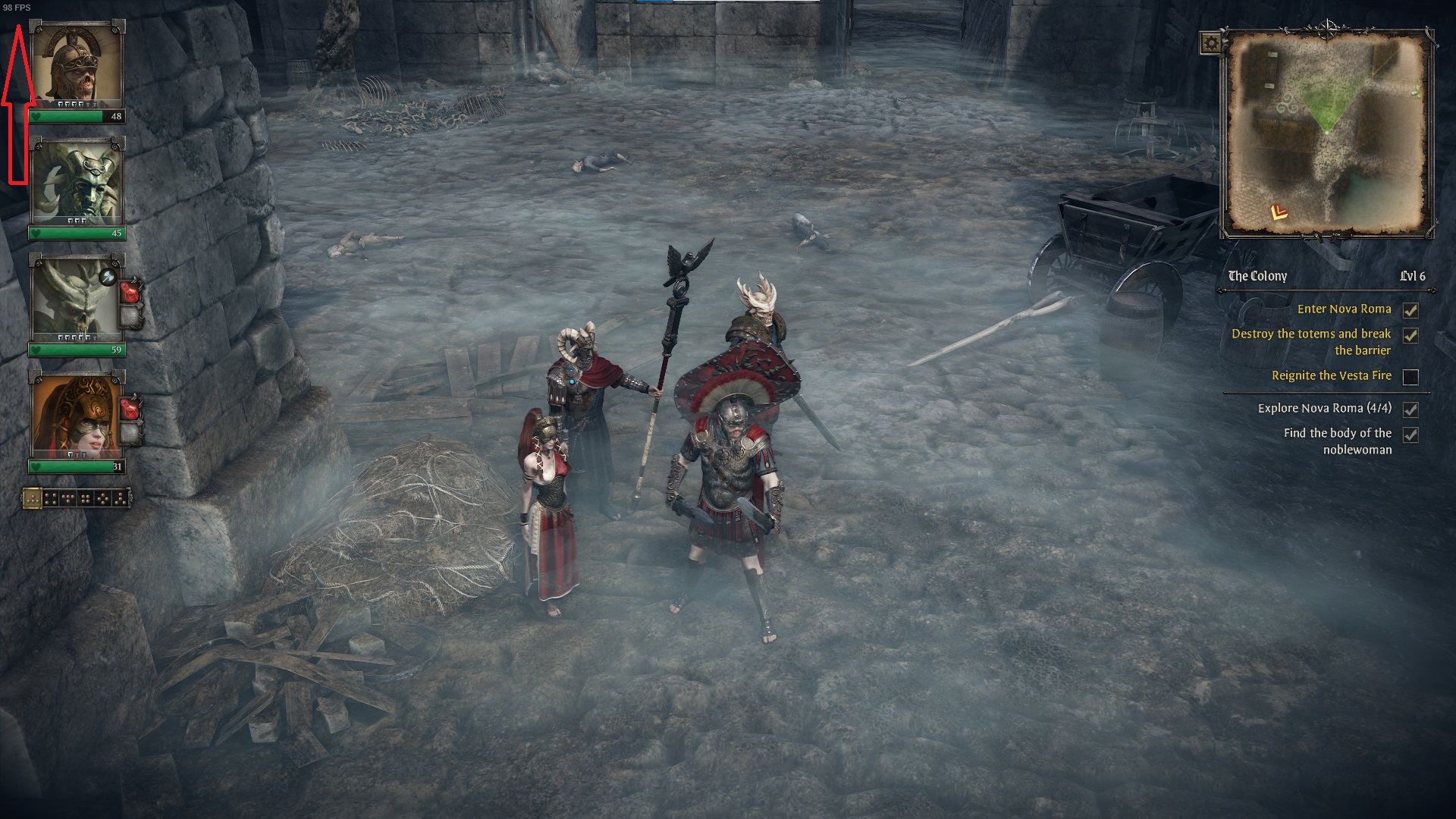The height and width of the screenshot is (819, 1456).
Task: Select the "Explore Nova Roma (4/4)" objective
Action: click(x=1324, y=409)
